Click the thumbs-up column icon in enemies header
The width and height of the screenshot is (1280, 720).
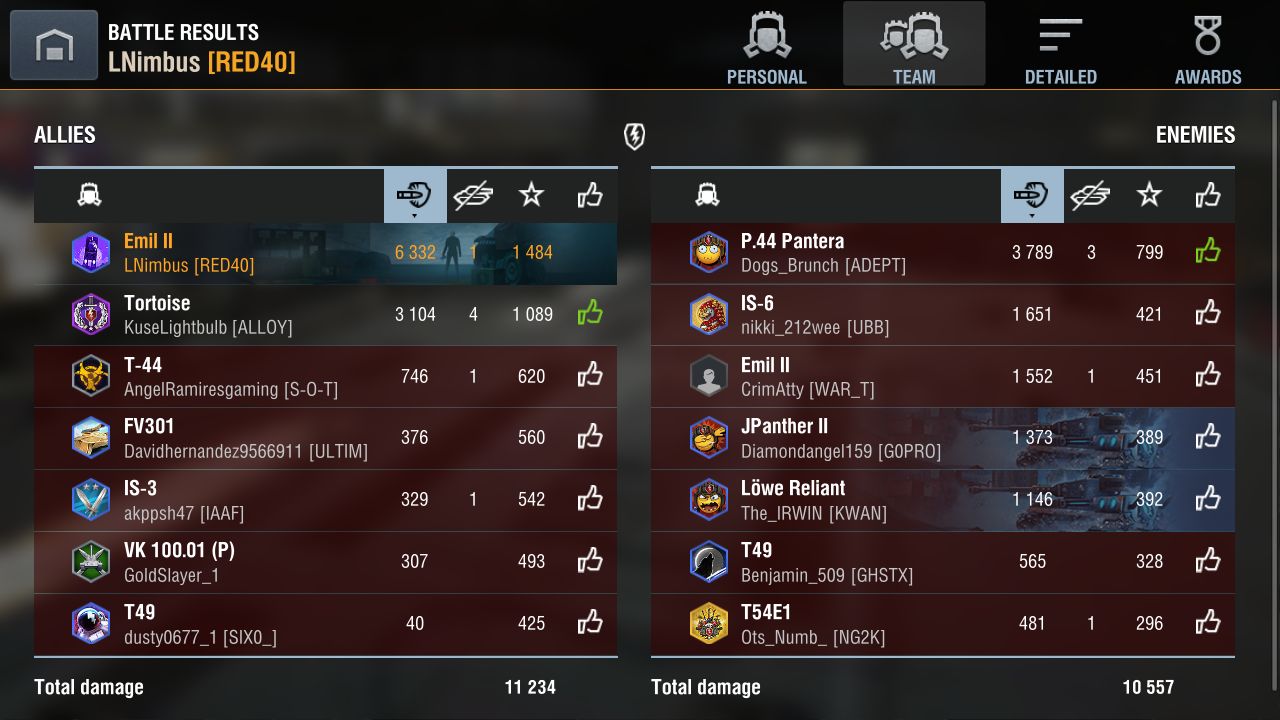[1207, 194]
